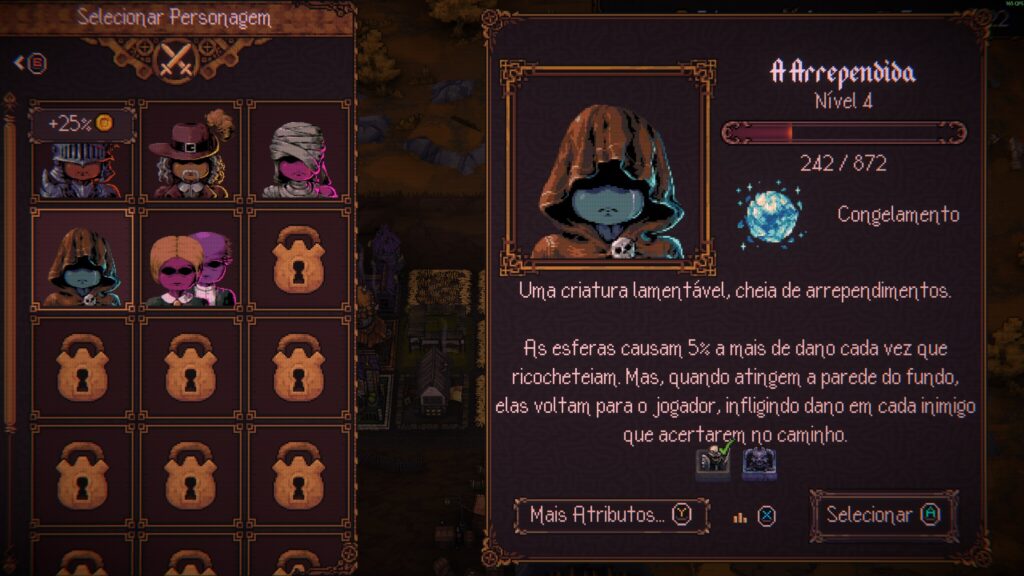Viewport: 1024px width, 576px height.
Task: Click the Congelamento ice orb icon
Action: pos(770,213)
